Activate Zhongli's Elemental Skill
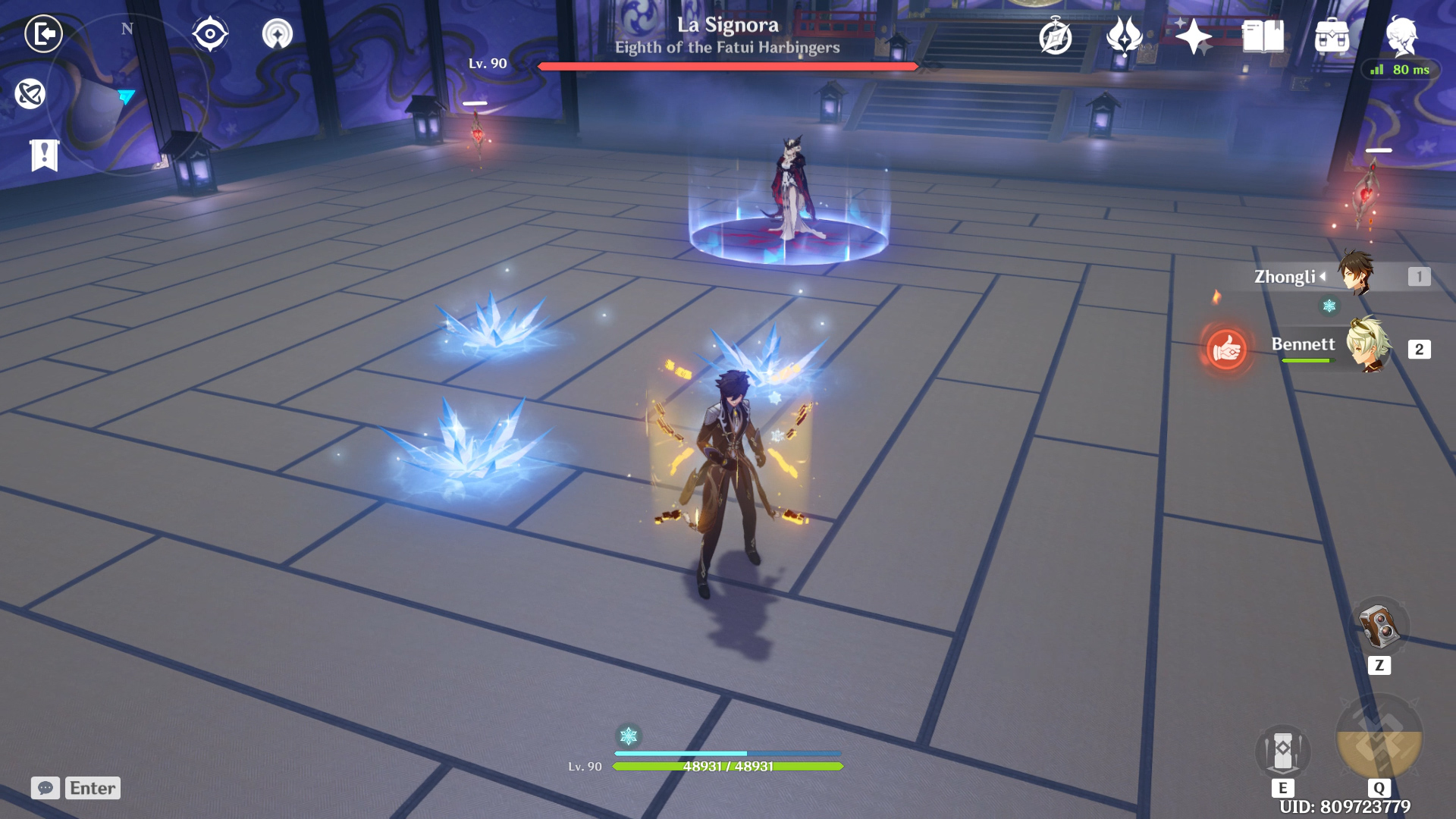 [x=1282, y=751]
